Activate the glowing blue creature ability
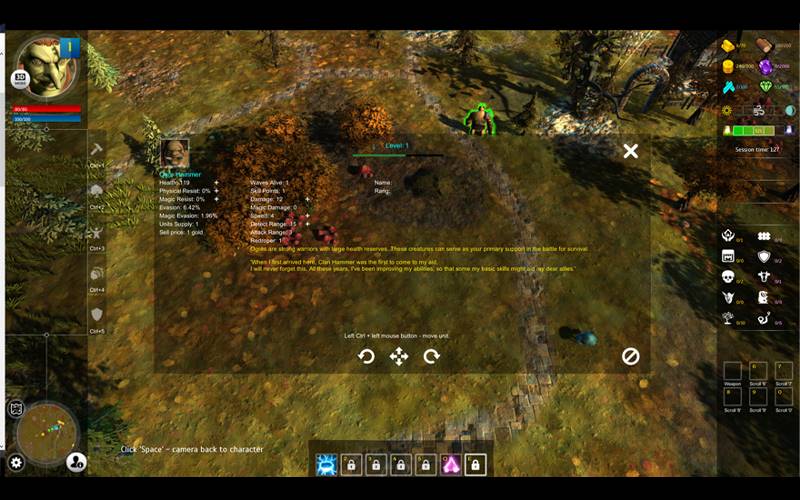 [326, 464]
